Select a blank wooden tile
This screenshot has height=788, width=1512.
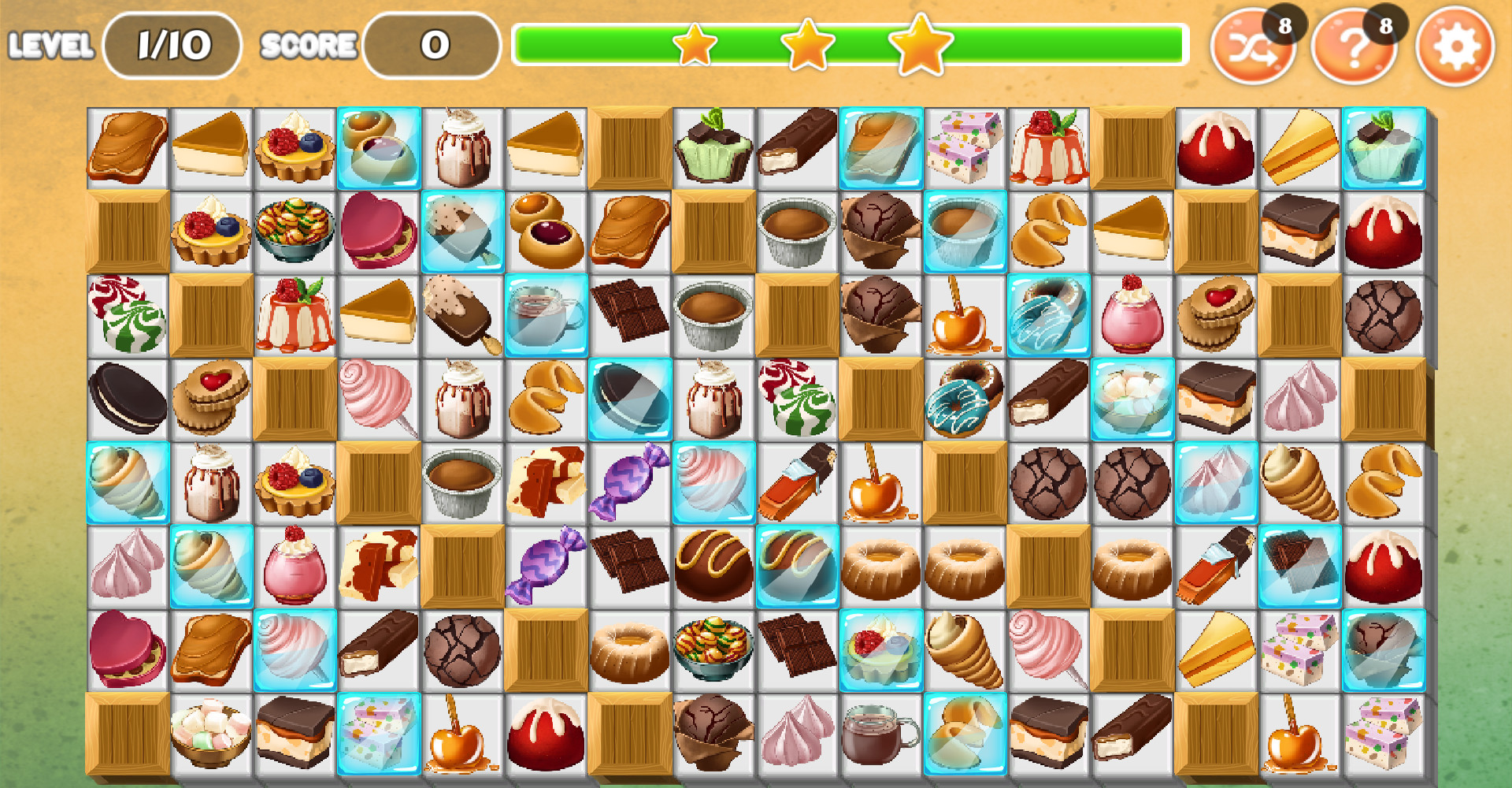point(630,147)
